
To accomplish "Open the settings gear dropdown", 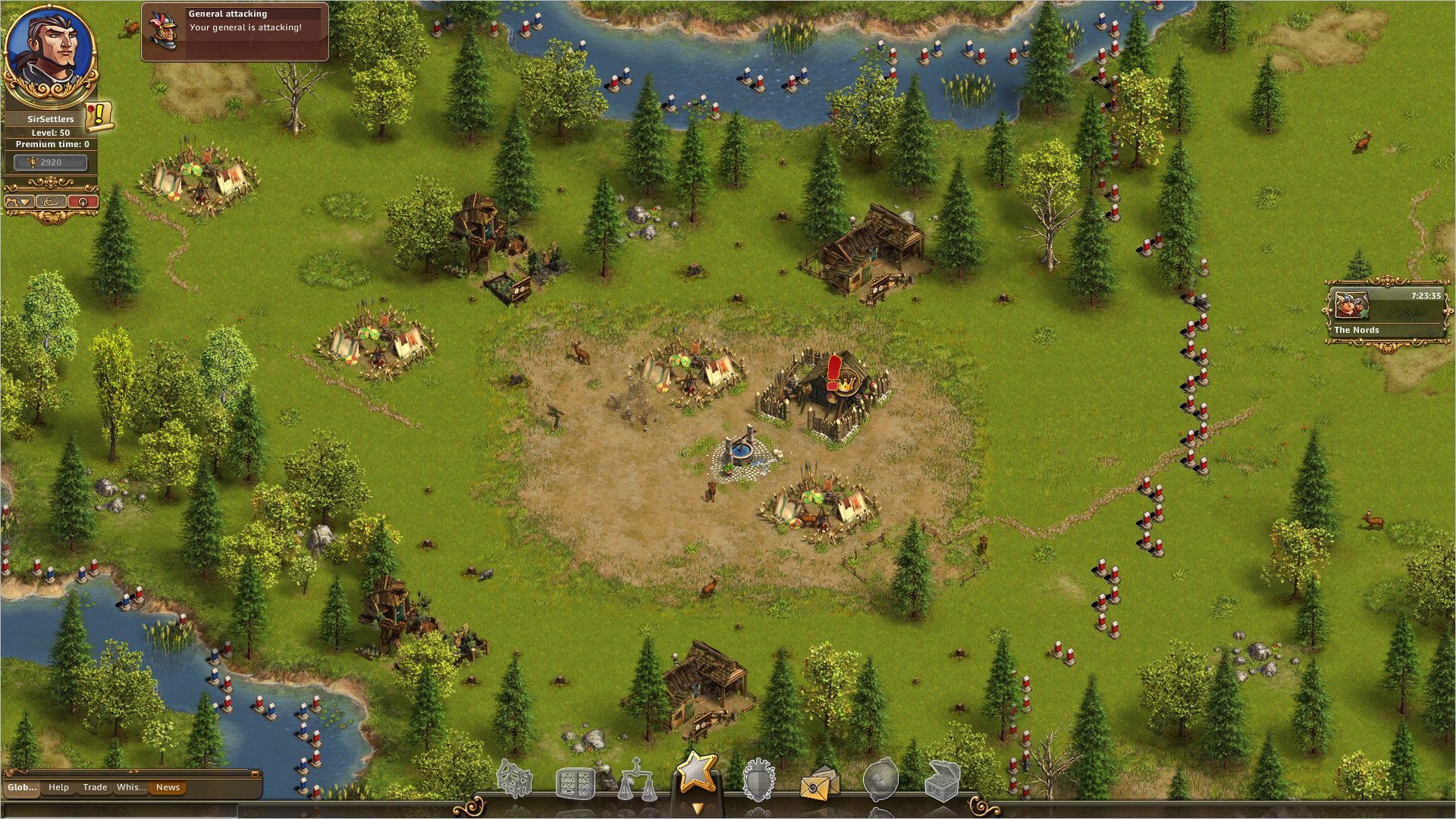I will click(x=19, y=201).
